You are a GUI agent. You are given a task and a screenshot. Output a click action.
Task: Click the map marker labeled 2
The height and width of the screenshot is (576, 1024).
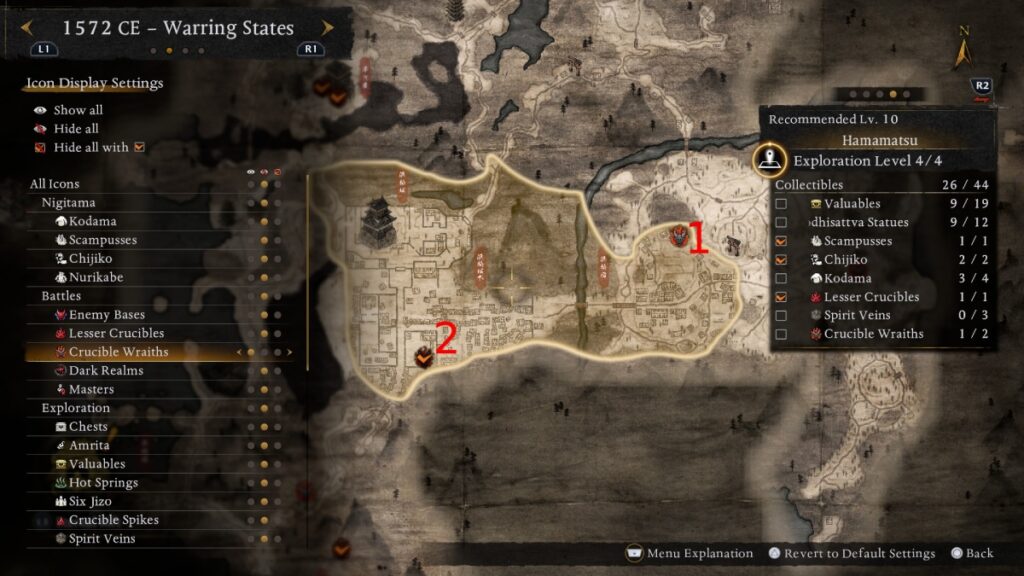[x=424, y=354]
